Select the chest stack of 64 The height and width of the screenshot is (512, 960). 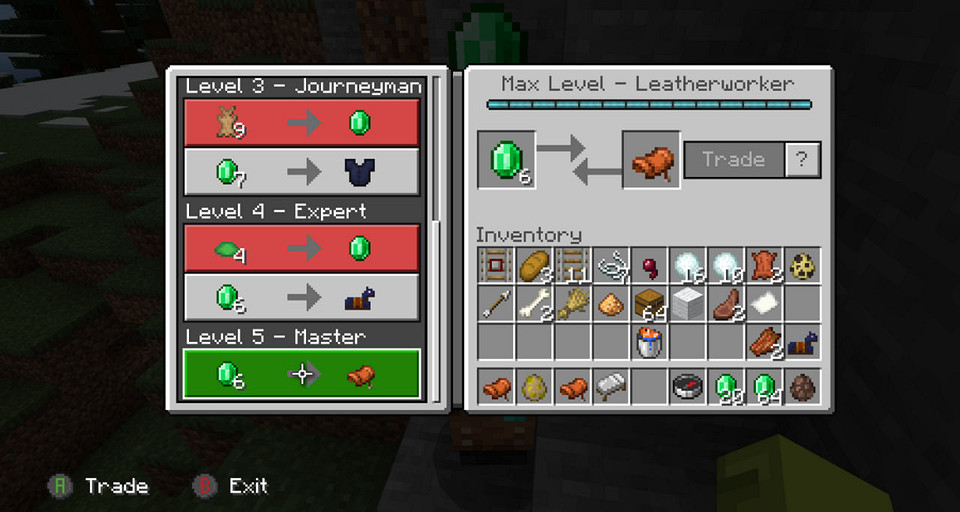(x=650, y=304)
